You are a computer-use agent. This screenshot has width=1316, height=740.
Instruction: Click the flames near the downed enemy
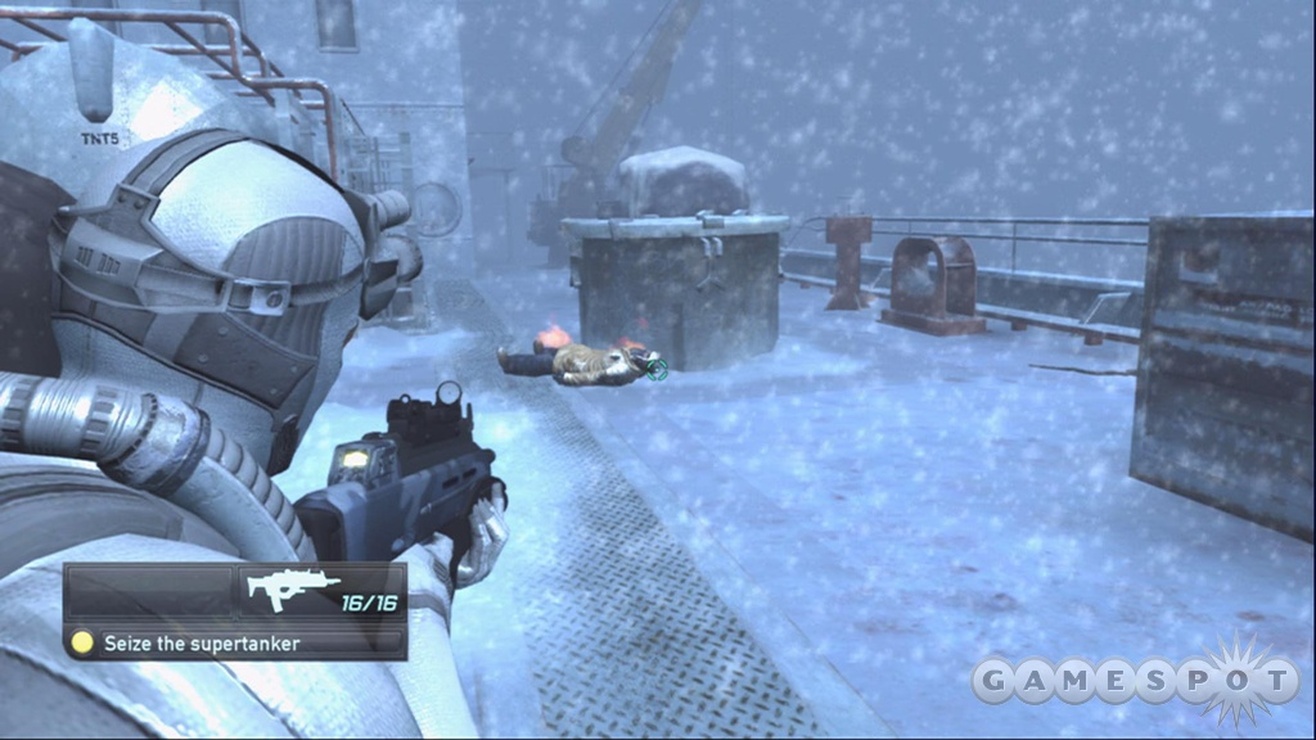click(x=553, y=339)
